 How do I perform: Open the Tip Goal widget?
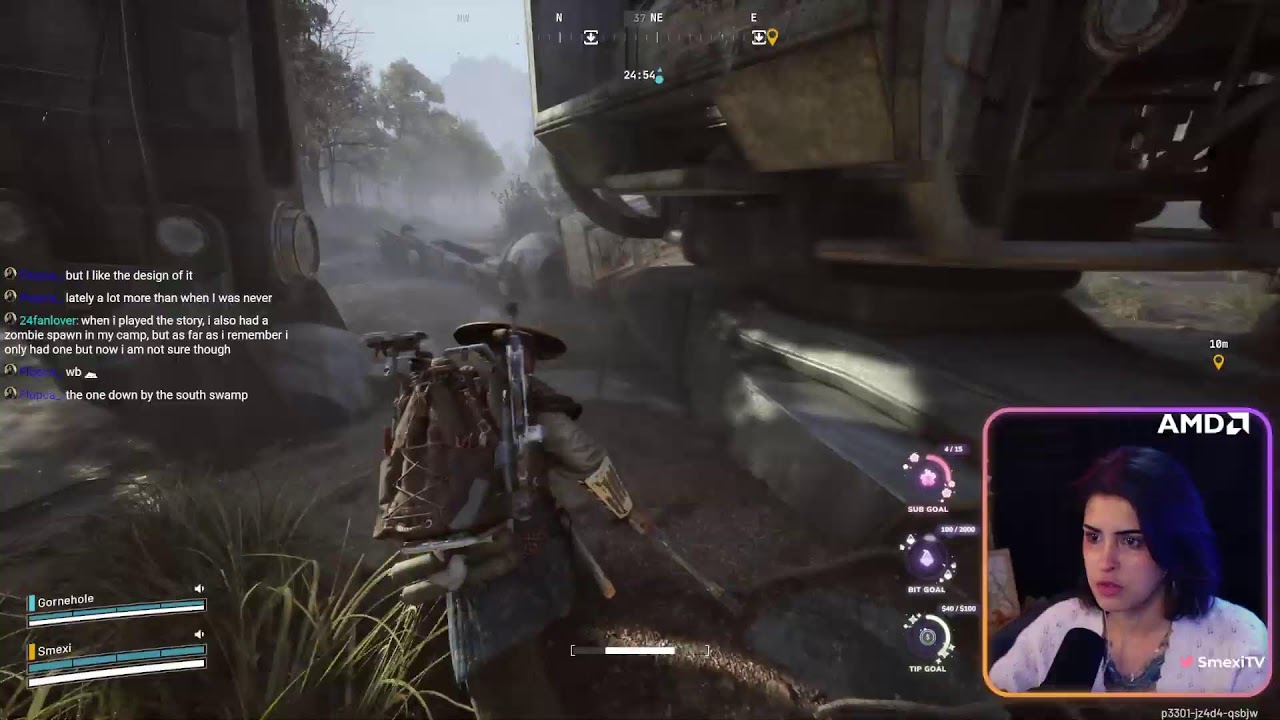(927, 637)
